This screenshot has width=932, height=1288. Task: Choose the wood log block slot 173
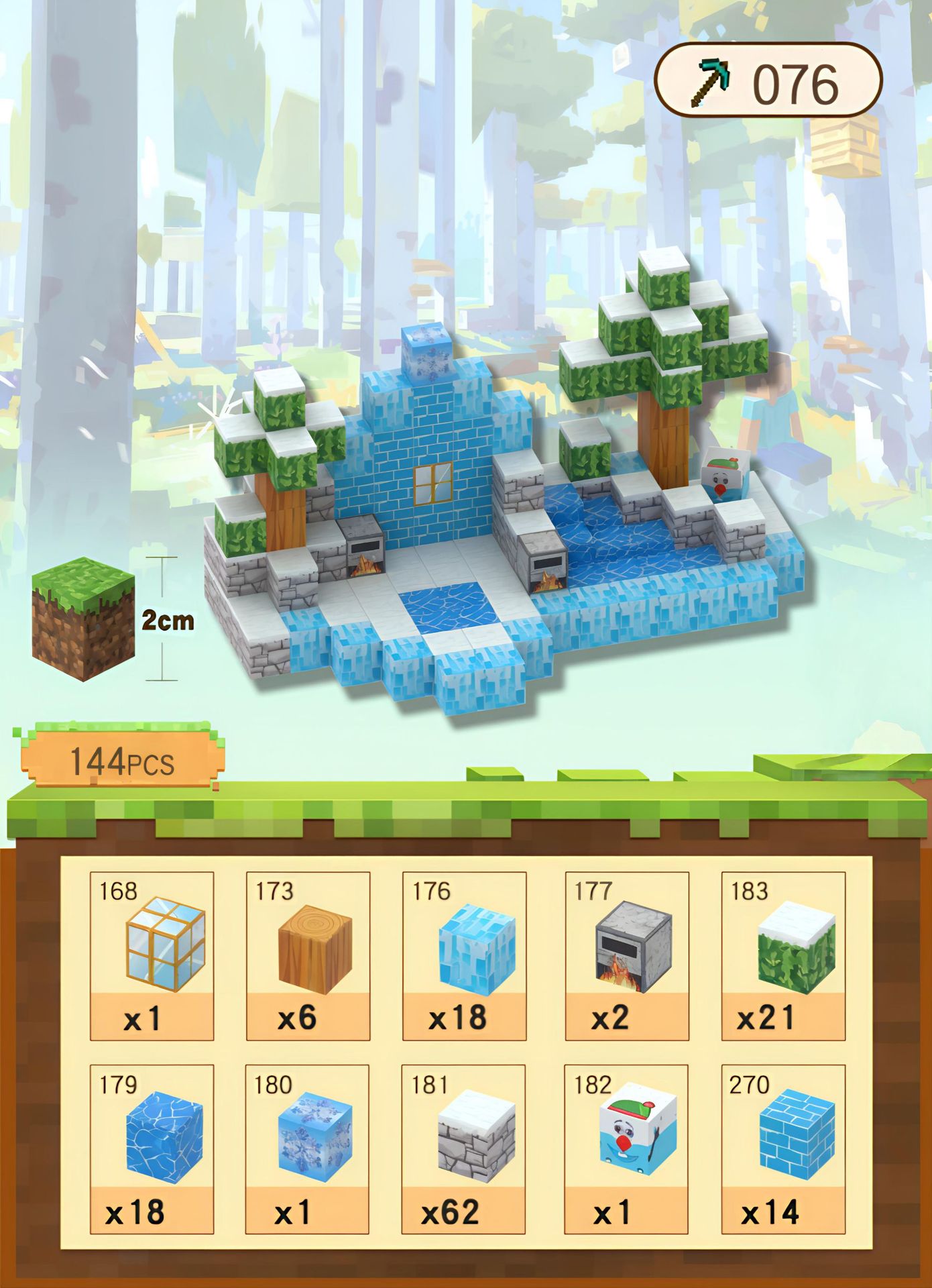[x=308, y=955]
